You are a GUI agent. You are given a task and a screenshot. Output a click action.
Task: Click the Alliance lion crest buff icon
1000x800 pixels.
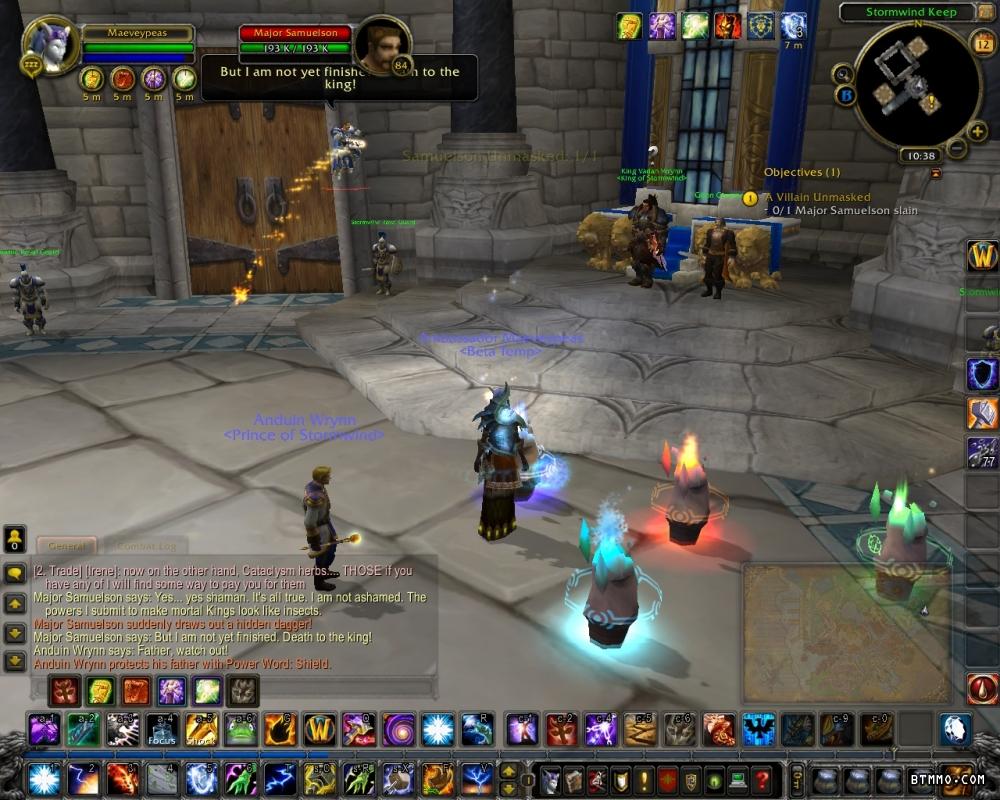pyautogui.click(x=761, y=26)
